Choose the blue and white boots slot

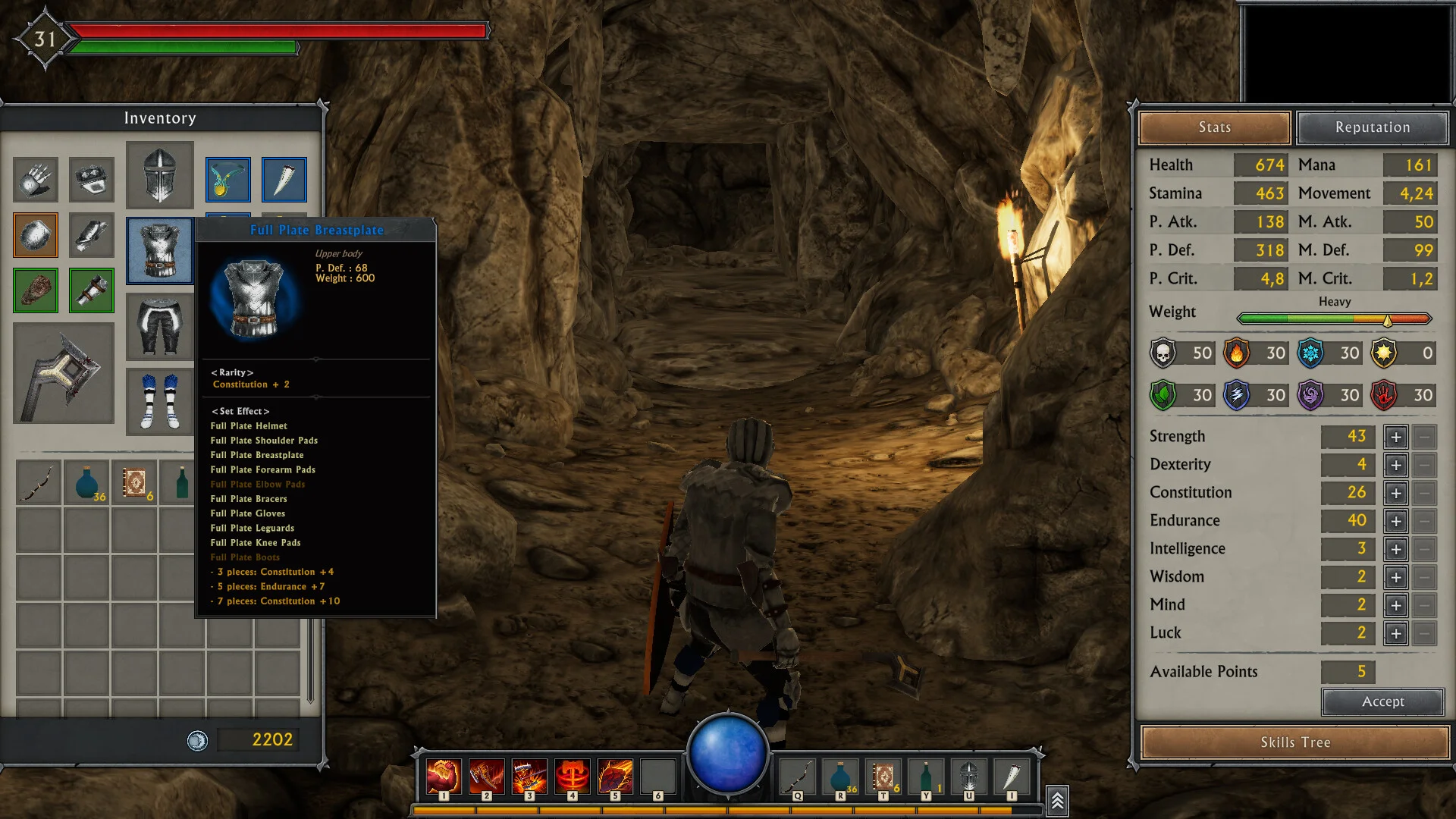click(160, 401)
